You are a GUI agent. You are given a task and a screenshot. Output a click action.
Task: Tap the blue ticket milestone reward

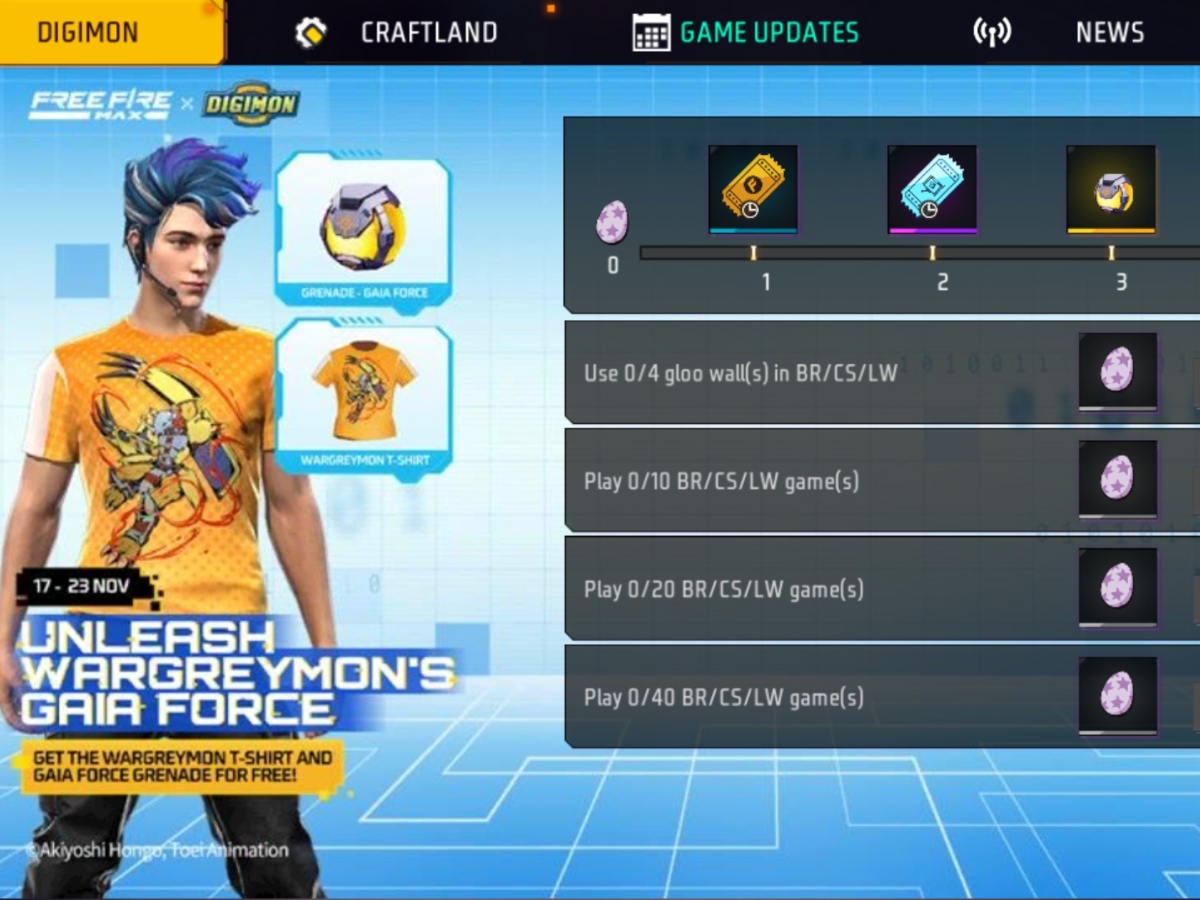tap(932, 189)
